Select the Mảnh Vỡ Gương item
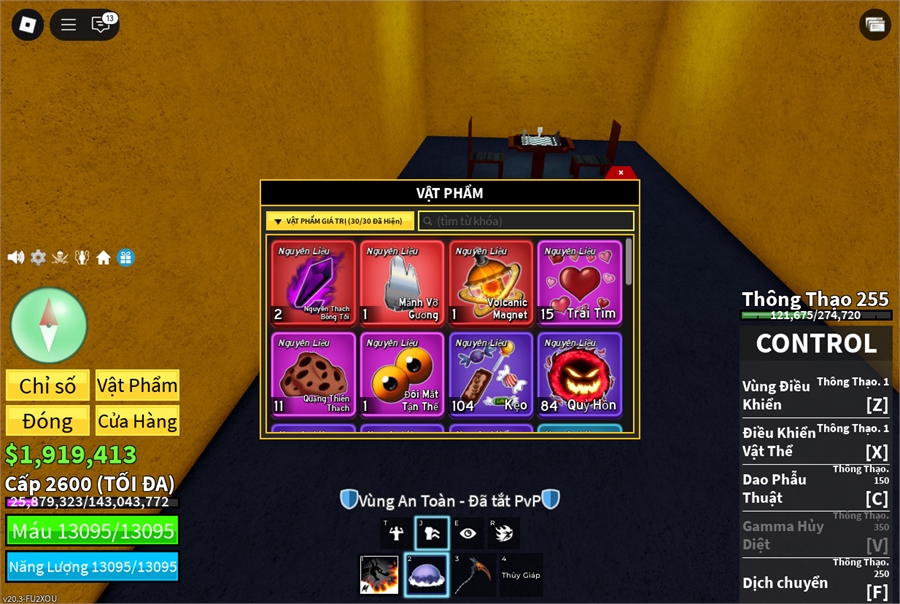Image resolution: width=900 pixels, height=604 pixels. (x=403, y=283)
